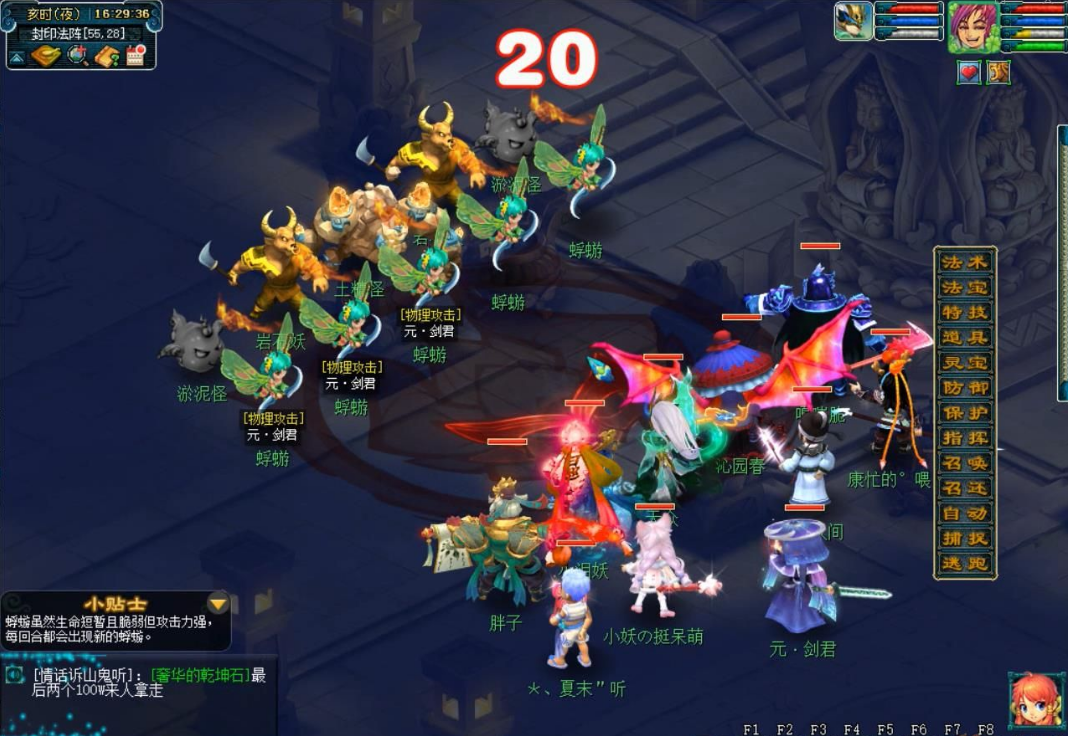Collapse the 小贴士 tips panel arrow
The height and width of the screenshot is (736, 1068).
click(x=217, y=603)
